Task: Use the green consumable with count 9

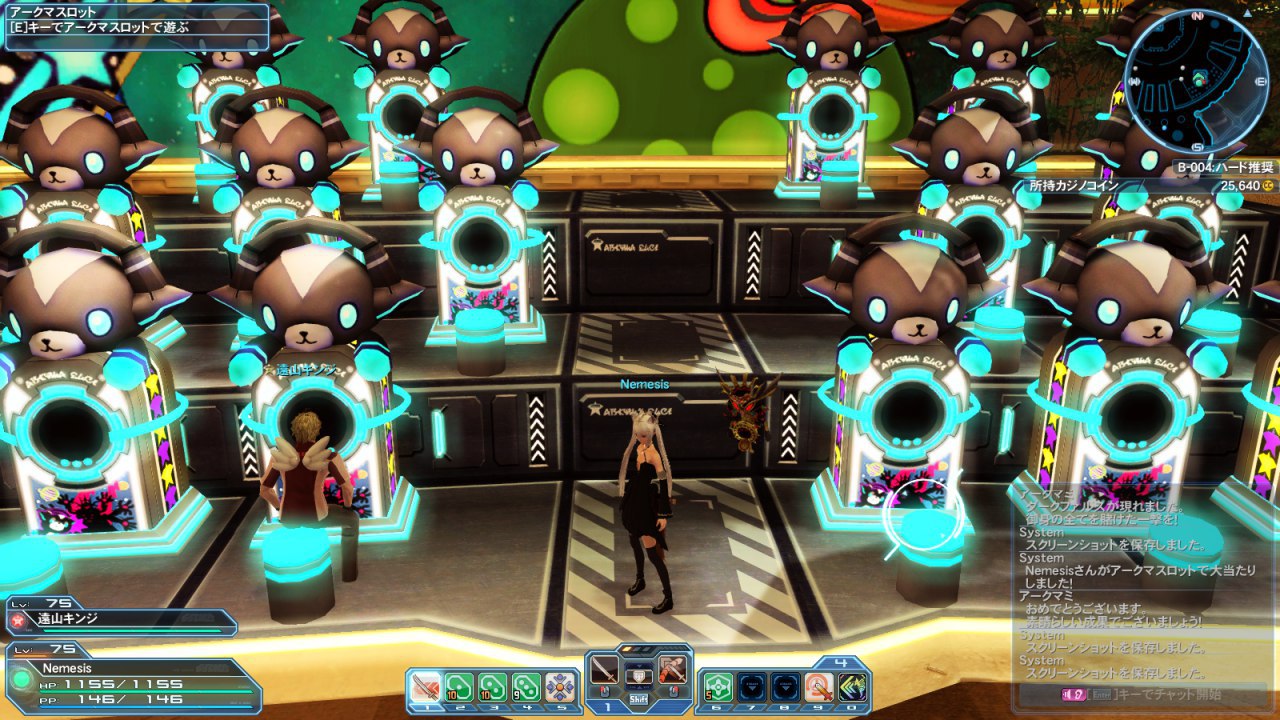Action: pyautogui.click(x=527, y=687)
